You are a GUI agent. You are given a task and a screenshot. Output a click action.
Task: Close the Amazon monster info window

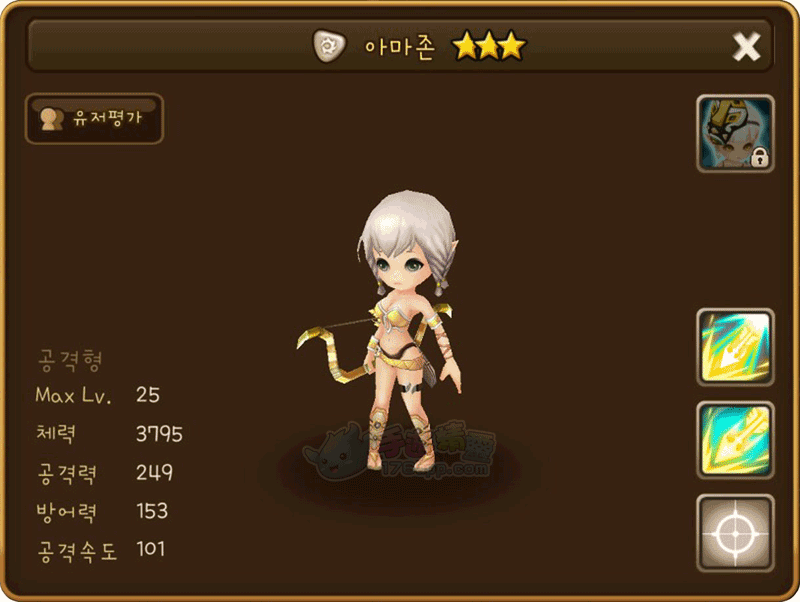(x=746, y=46)
